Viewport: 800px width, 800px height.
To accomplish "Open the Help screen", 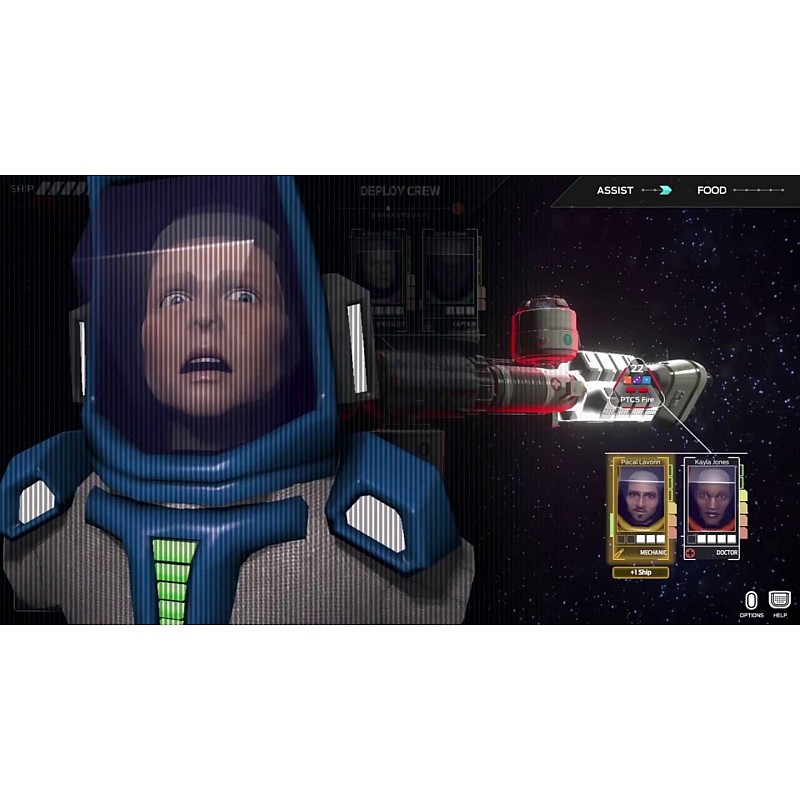I will pyautogui.click(x=780, y=600).
